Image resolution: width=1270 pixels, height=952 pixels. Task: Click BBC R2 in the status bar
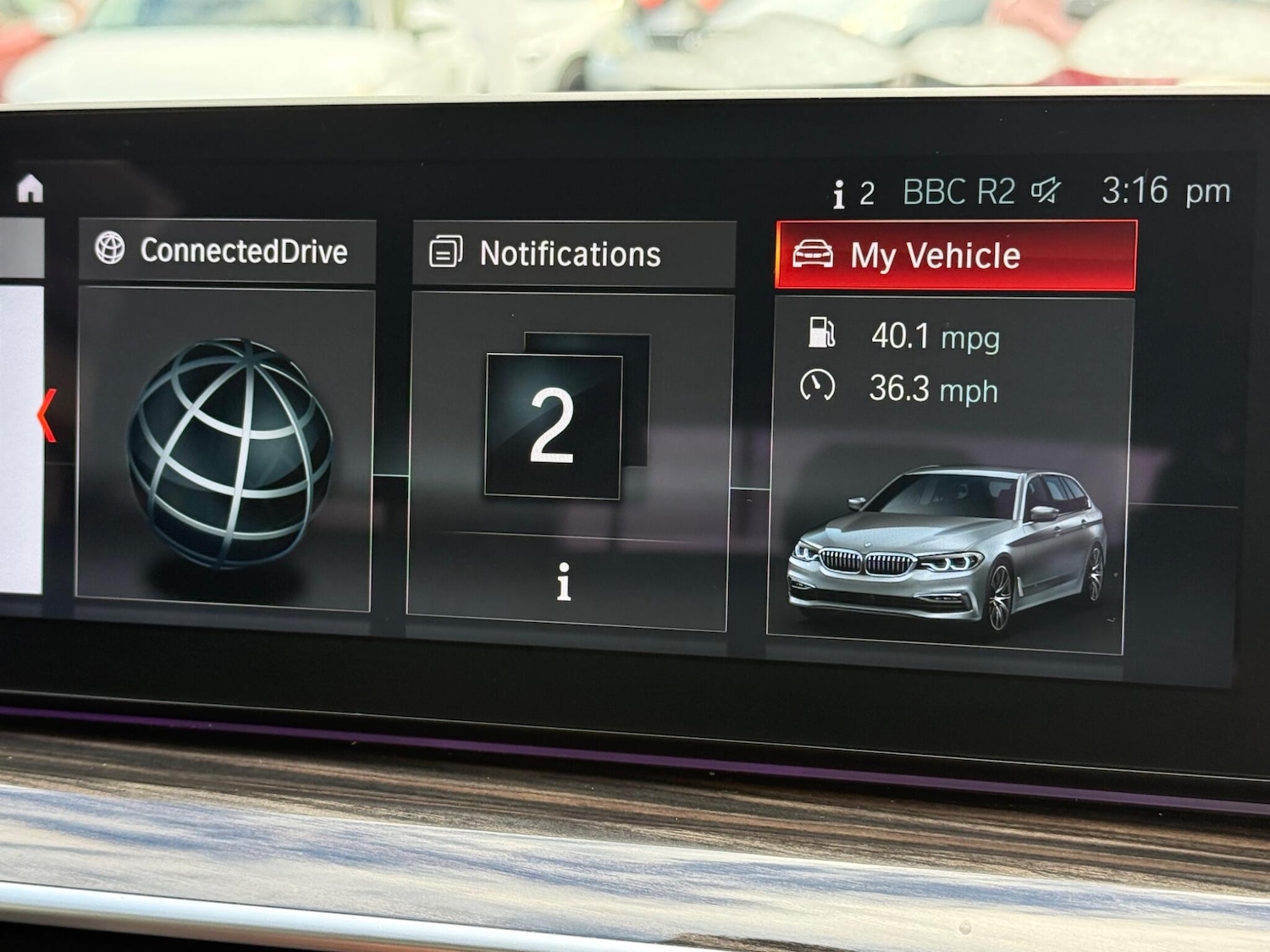point(958,191)
